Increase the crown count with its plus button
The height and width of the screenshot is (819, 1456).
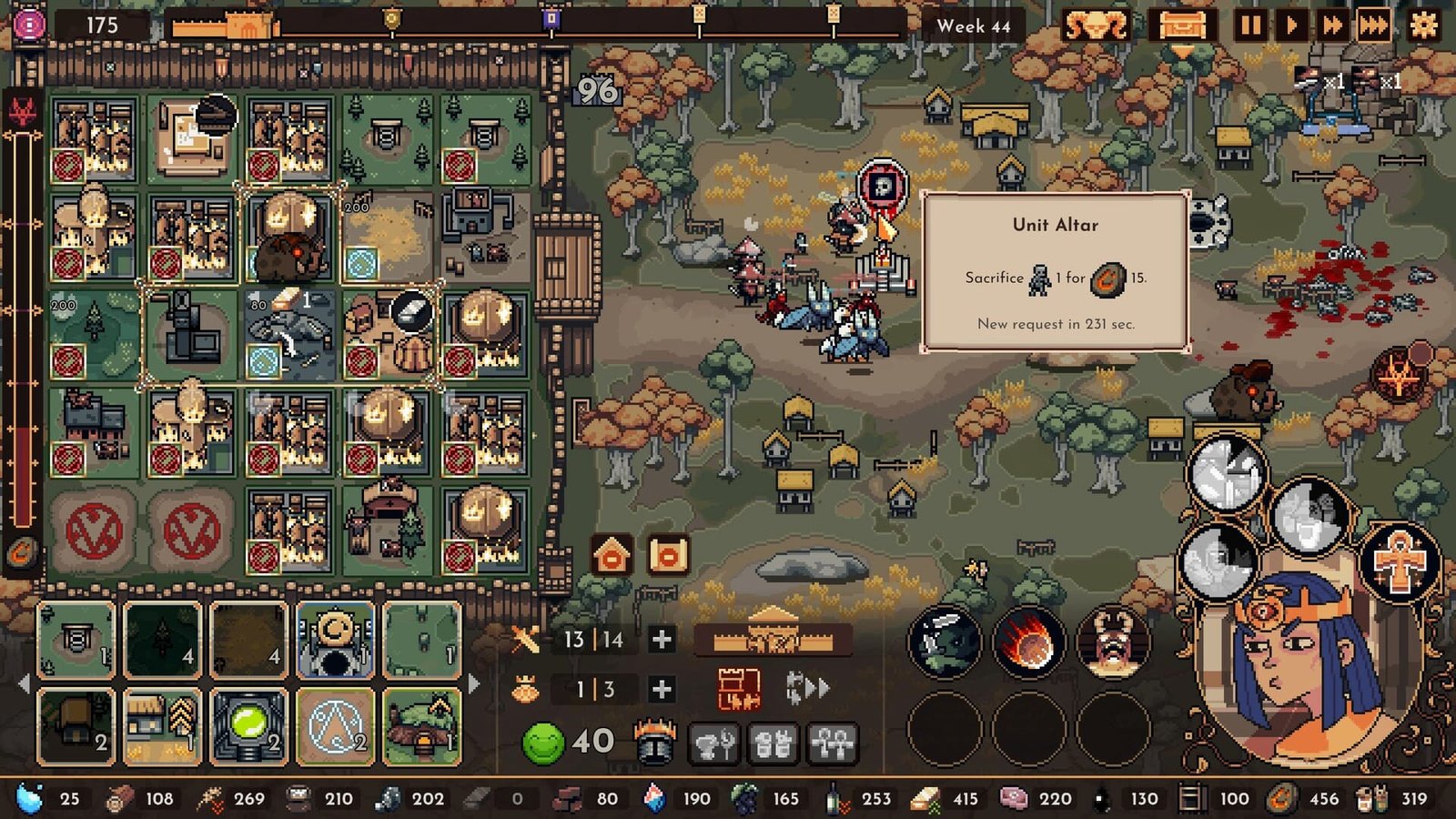662,690
